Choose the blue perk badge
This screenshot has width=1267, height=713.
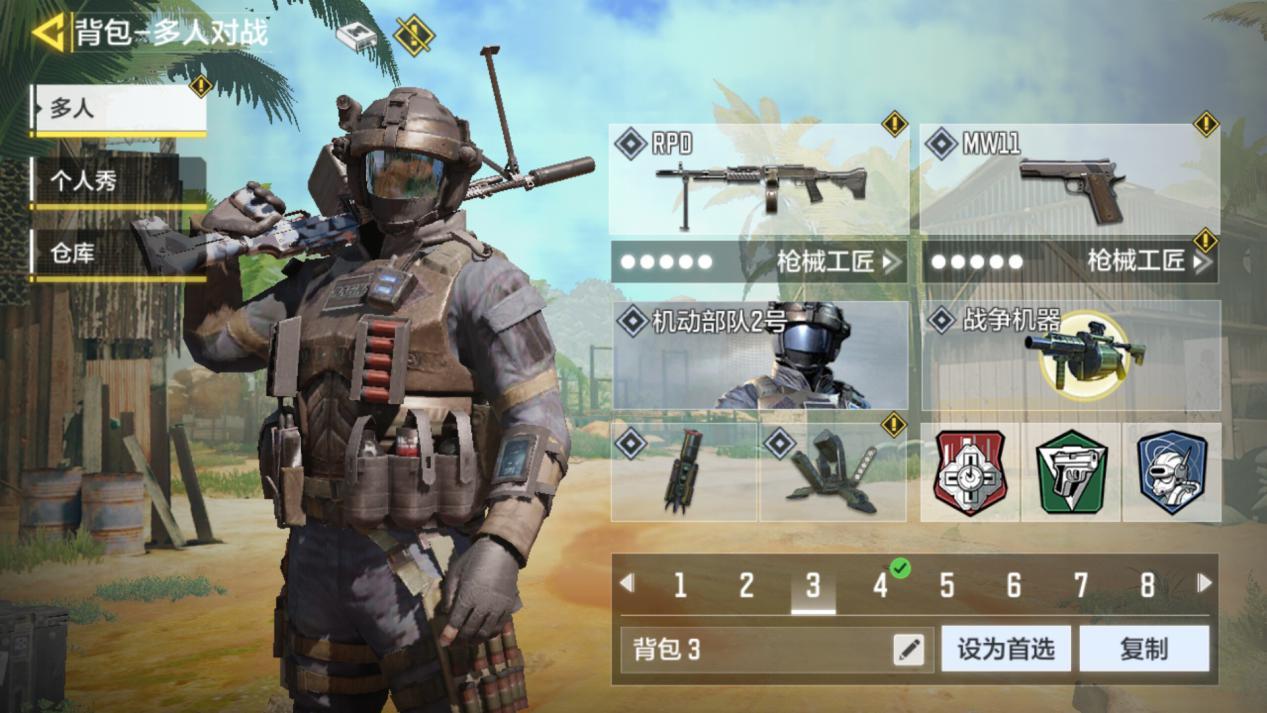(1171, 472)
